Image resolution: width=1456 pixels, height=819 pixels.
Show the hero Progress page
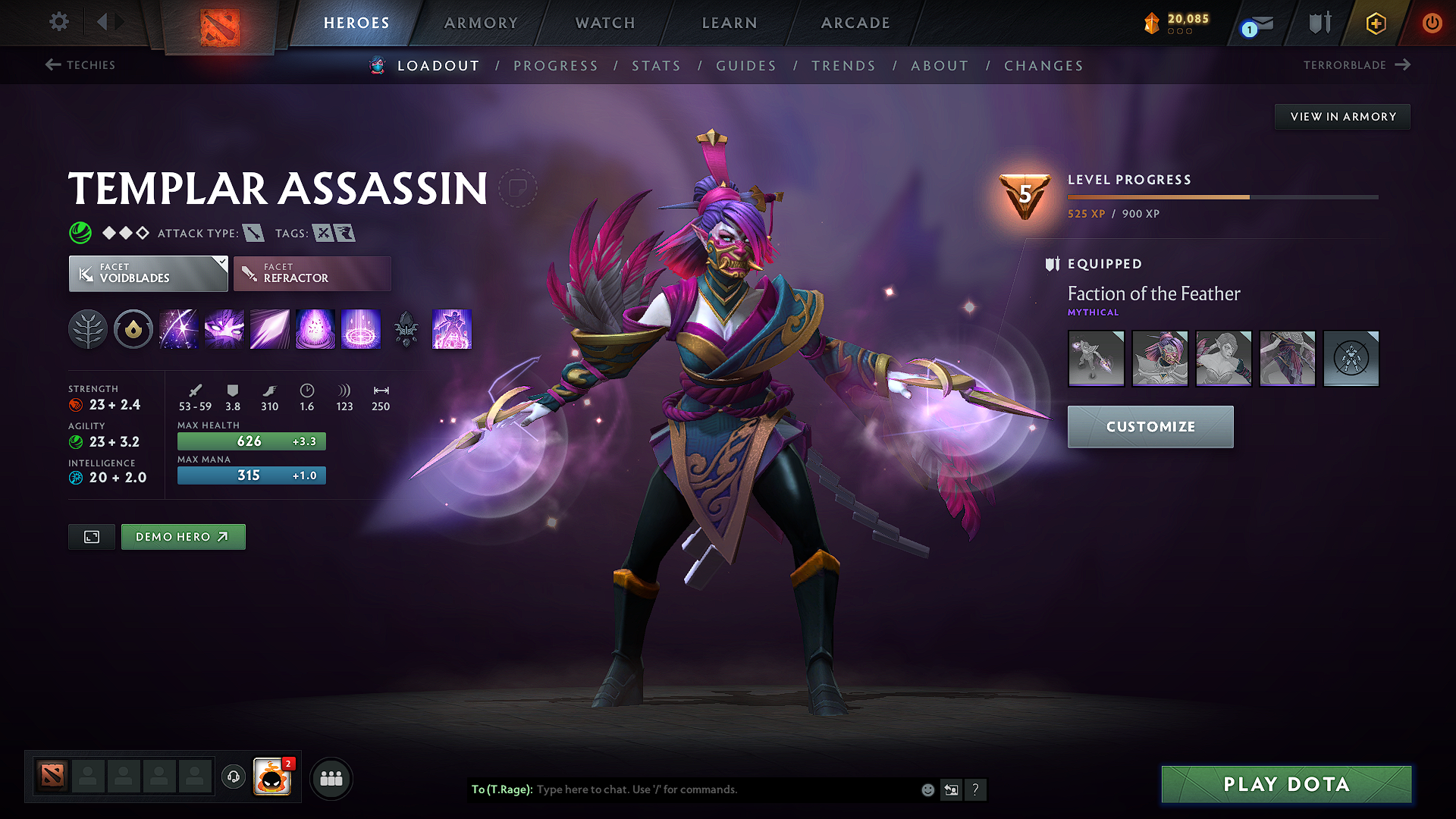(556, 66)
